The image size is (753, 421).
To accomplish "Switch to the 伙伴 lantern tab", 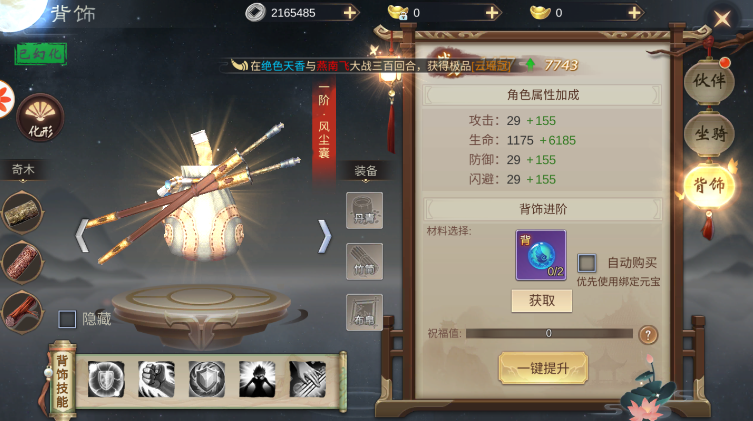I will 708,81.
